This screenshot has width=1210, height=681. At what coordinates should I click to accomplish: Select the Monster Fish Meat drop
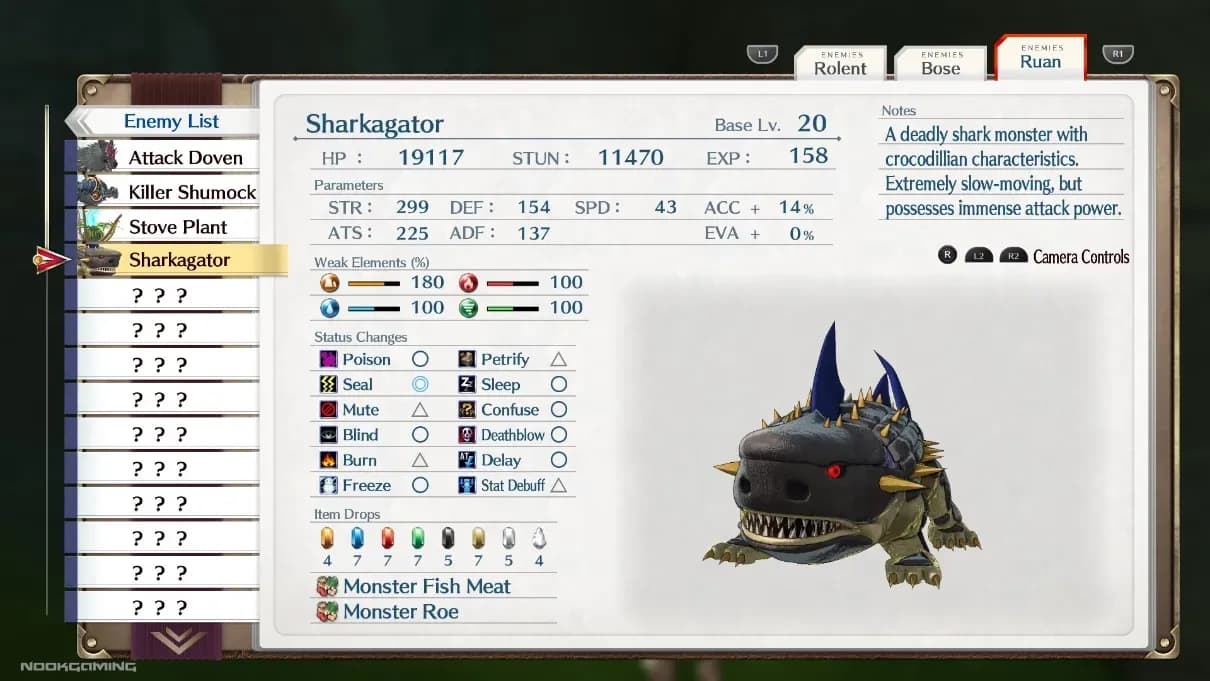click(427, 586)
